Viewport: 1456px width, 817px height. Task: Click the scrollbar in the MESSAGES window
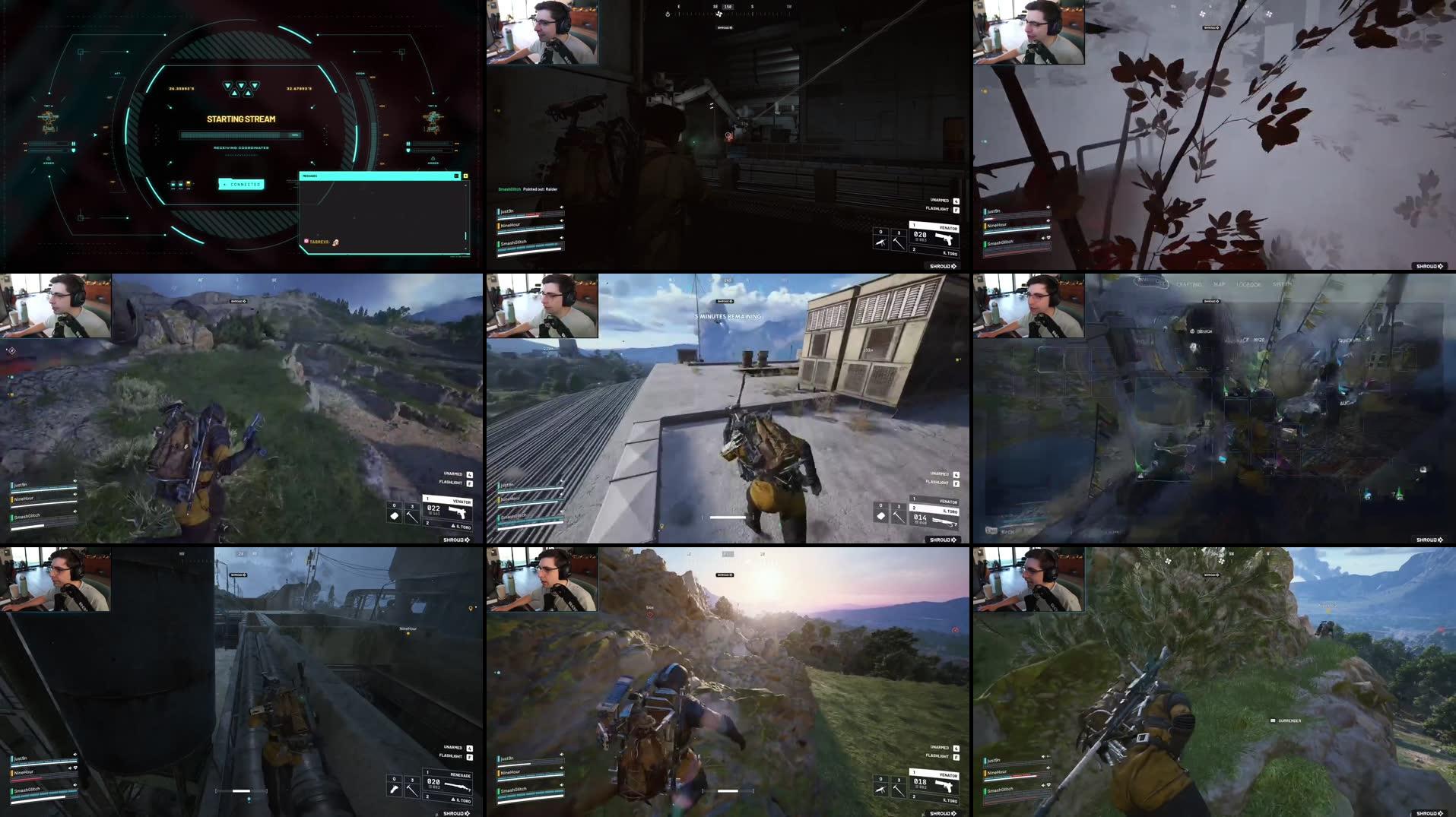[x=466, y=235]
